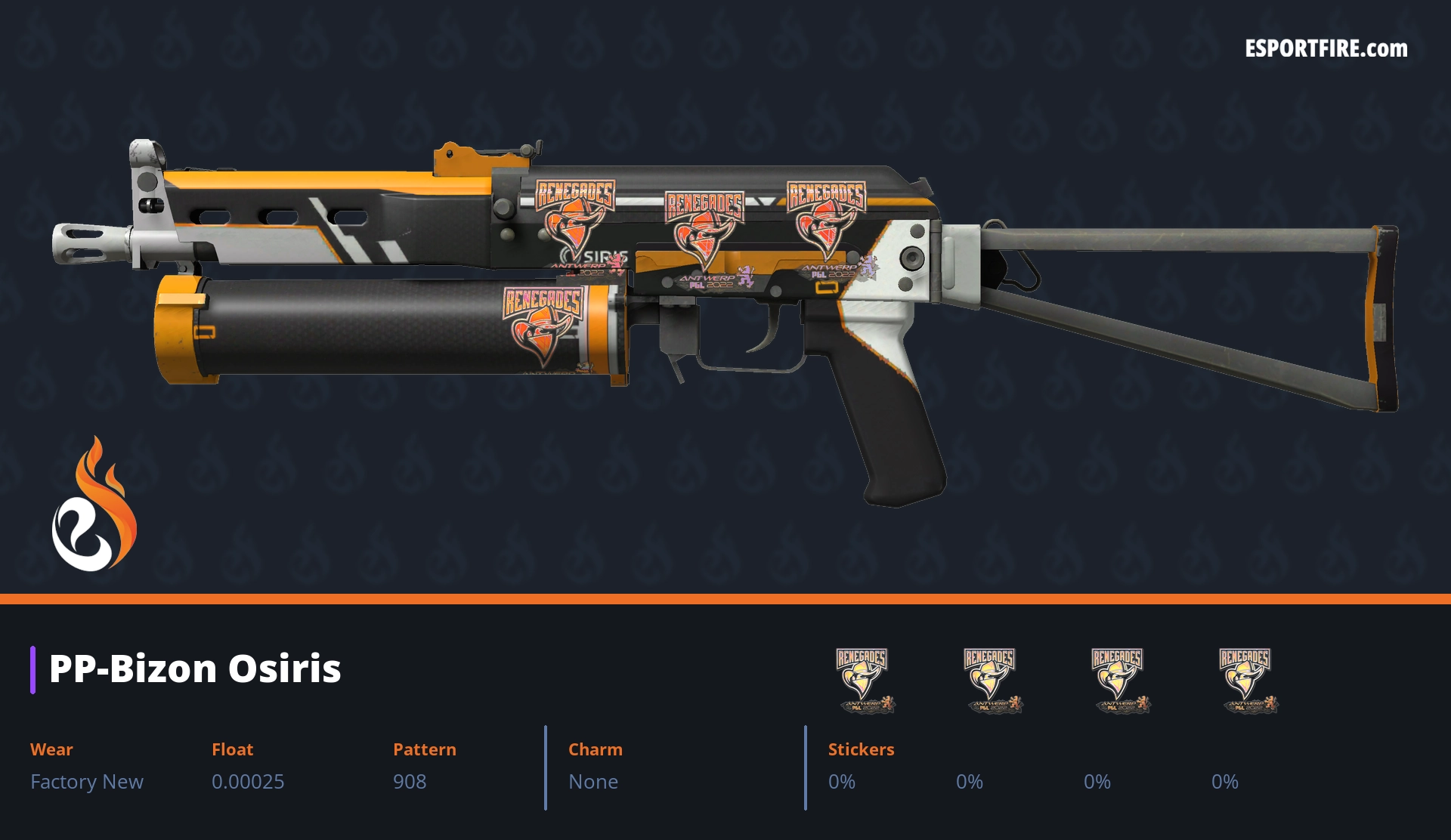Screen dimensions: 1451x840
Task: Click the flame logo icon
Action: 94,505
